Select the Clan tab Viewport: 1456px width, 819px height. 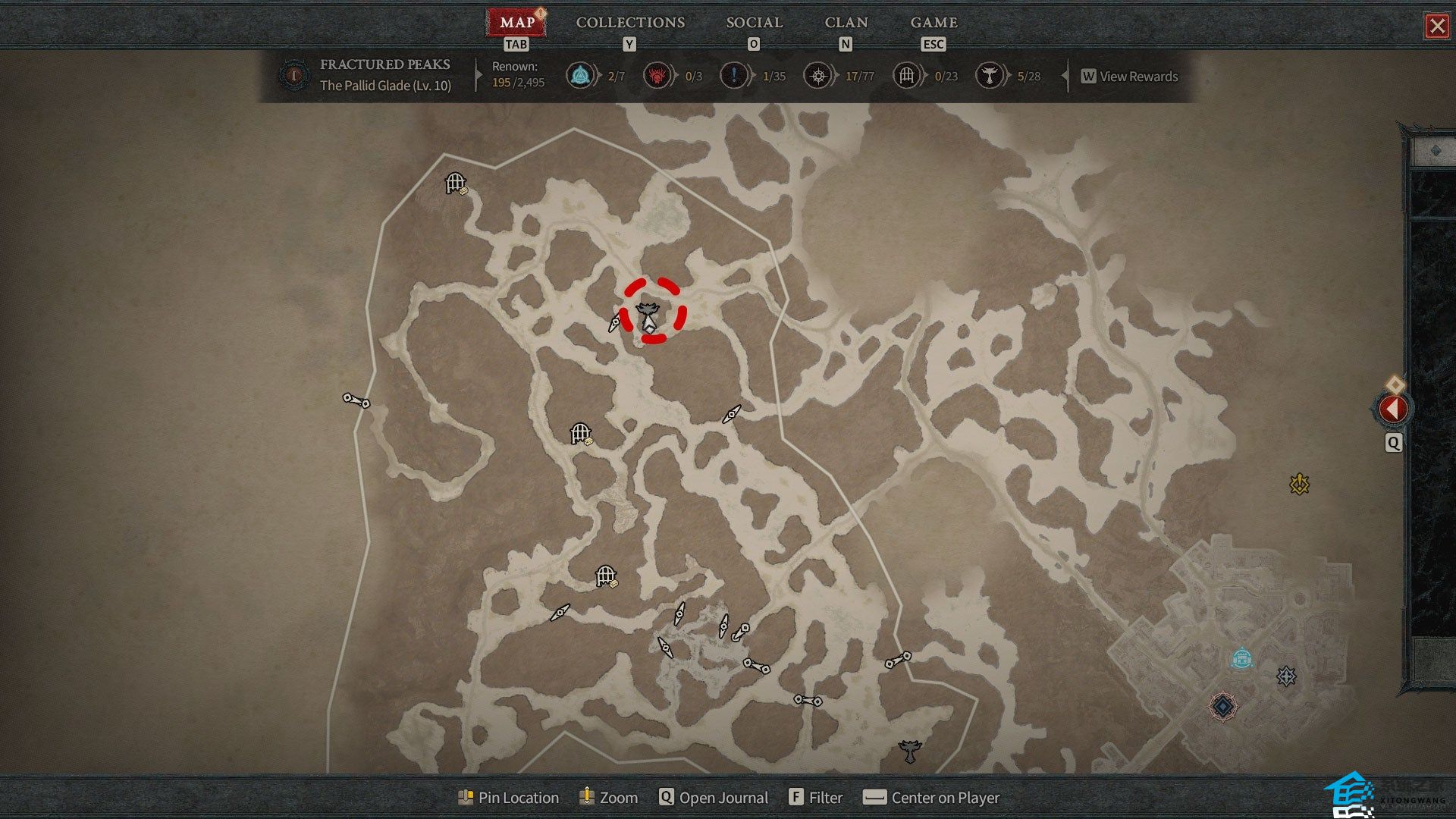(846, 23)
